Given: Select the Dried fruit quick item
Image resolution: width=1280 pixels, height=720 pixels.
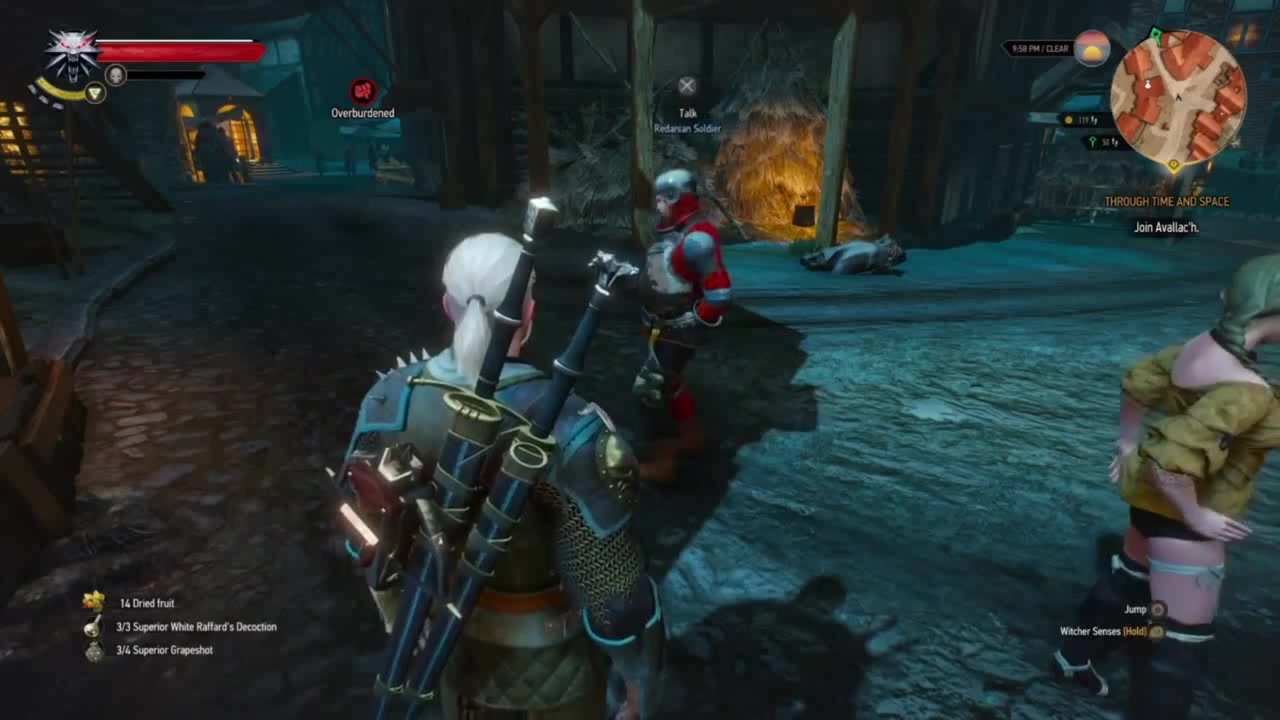Looking at the screenshot, I should pos(94,602).
